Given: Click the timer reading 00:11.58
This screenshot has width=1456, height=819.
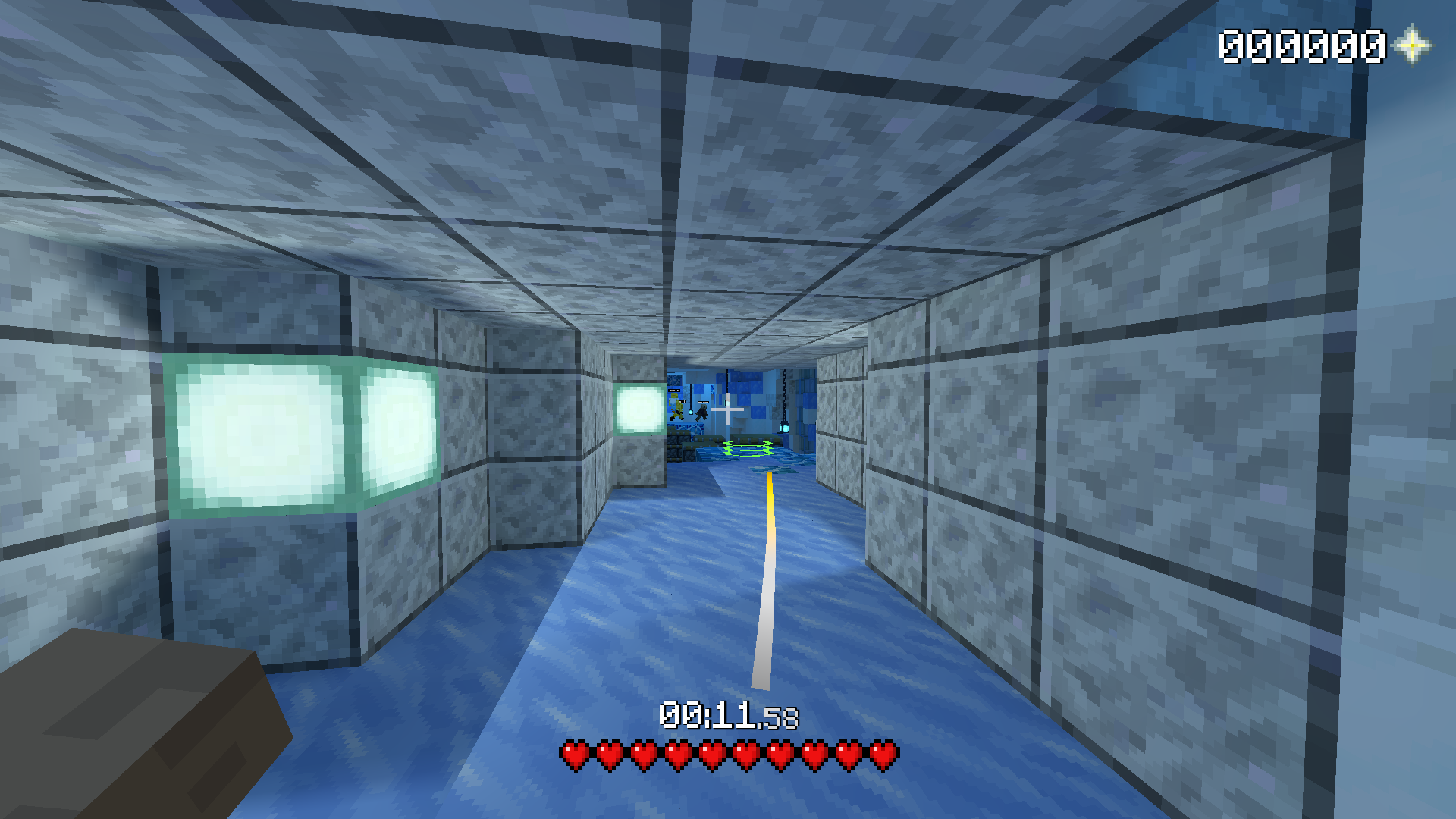Looking at the screenshot, I should pos(730,714).
